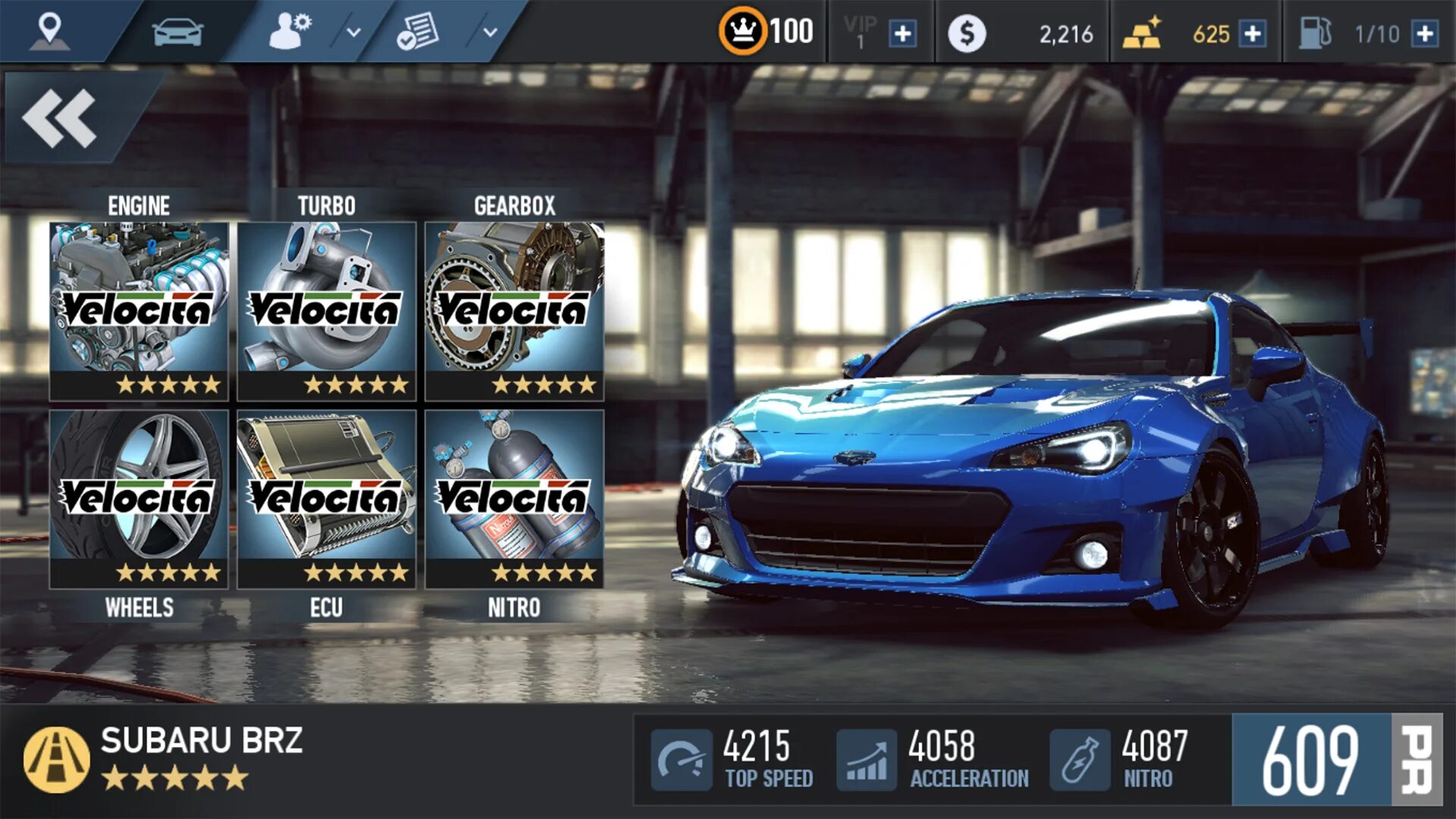Select the Nitro part slot
1456x819 pixels.
[515, 499]
